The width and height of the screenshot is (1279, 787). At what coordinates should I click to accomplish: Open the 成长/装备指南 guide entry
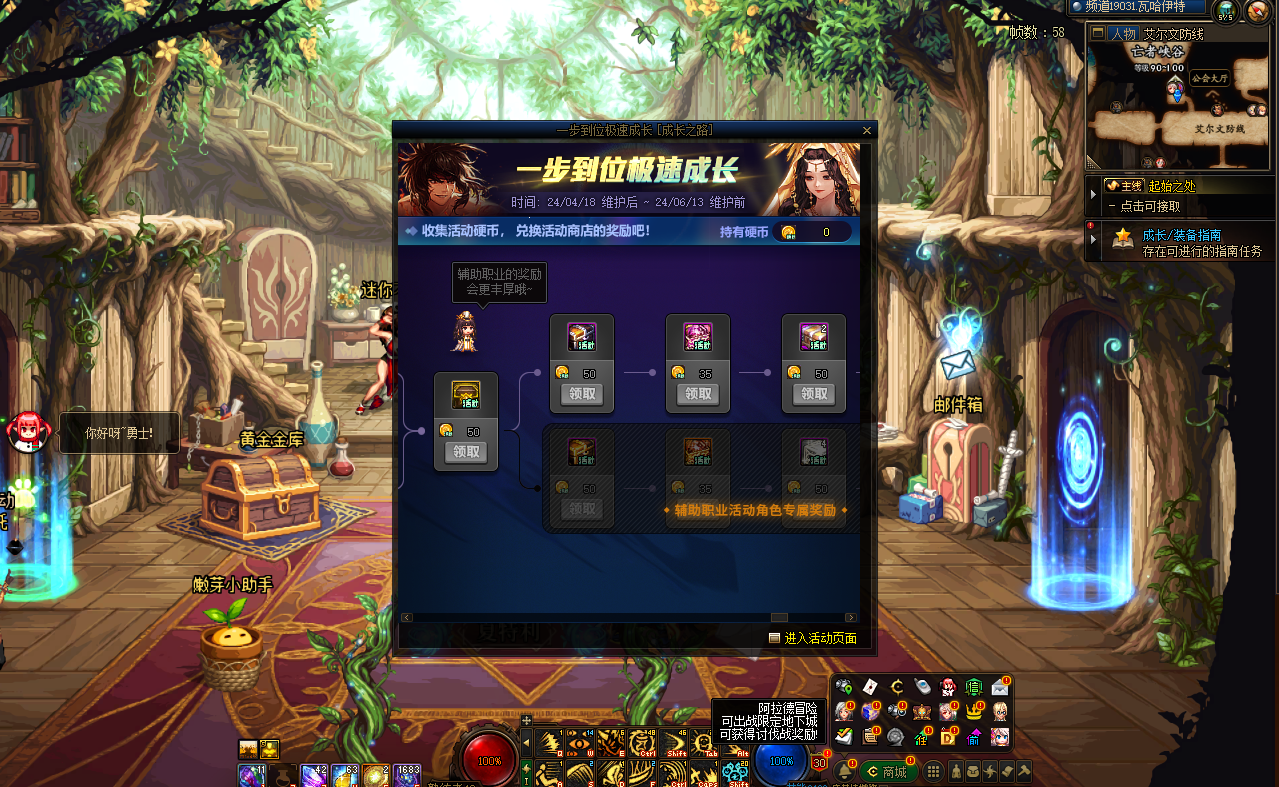[x=1181, y=236]
